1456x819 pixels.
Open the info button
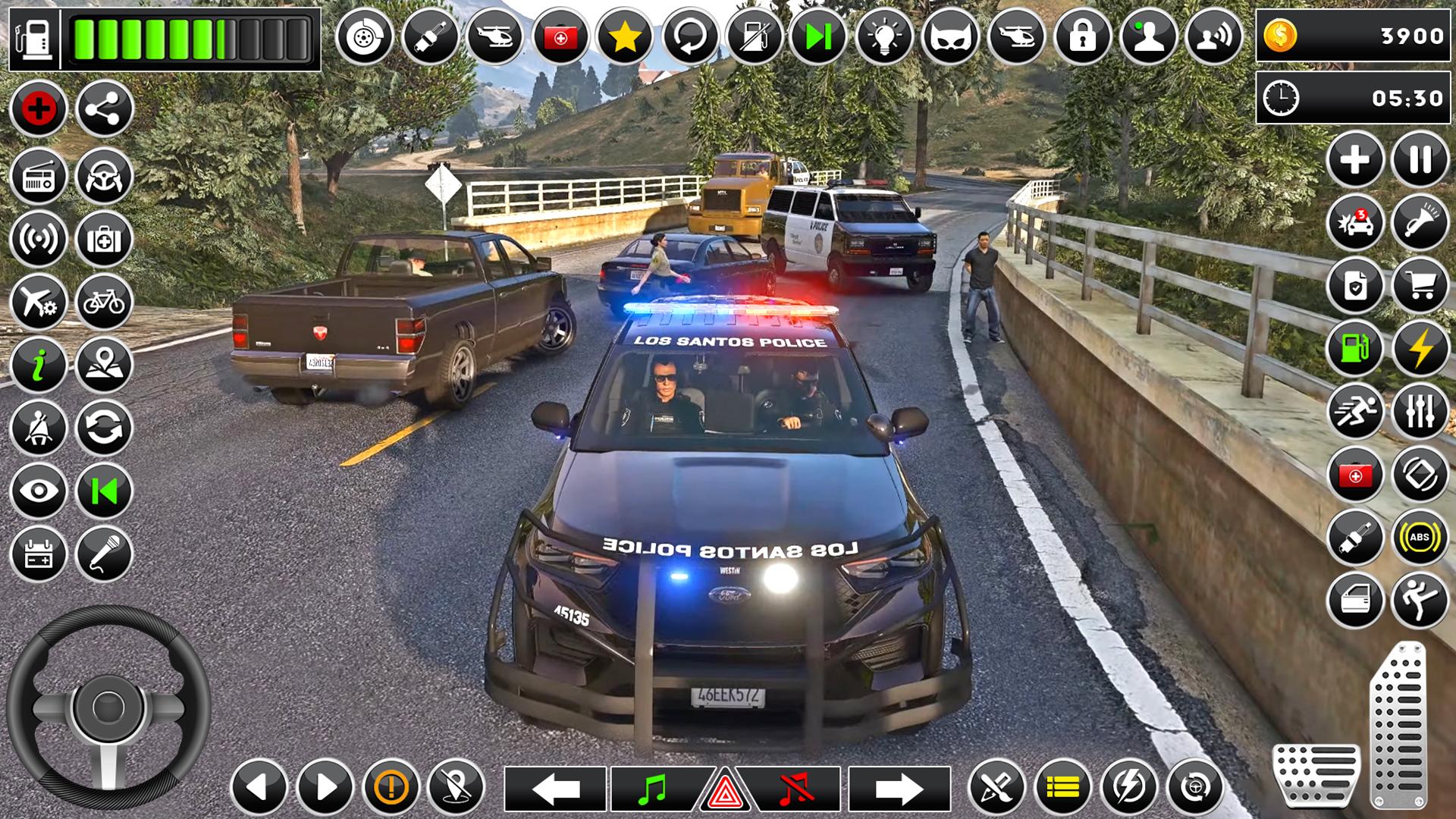click(x=39, y=366)
